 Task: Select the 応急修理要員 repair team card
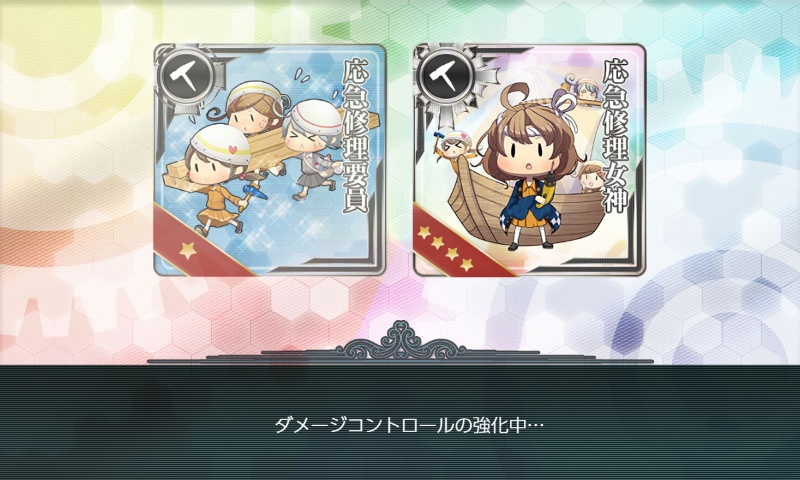click(x=270, y=160)
